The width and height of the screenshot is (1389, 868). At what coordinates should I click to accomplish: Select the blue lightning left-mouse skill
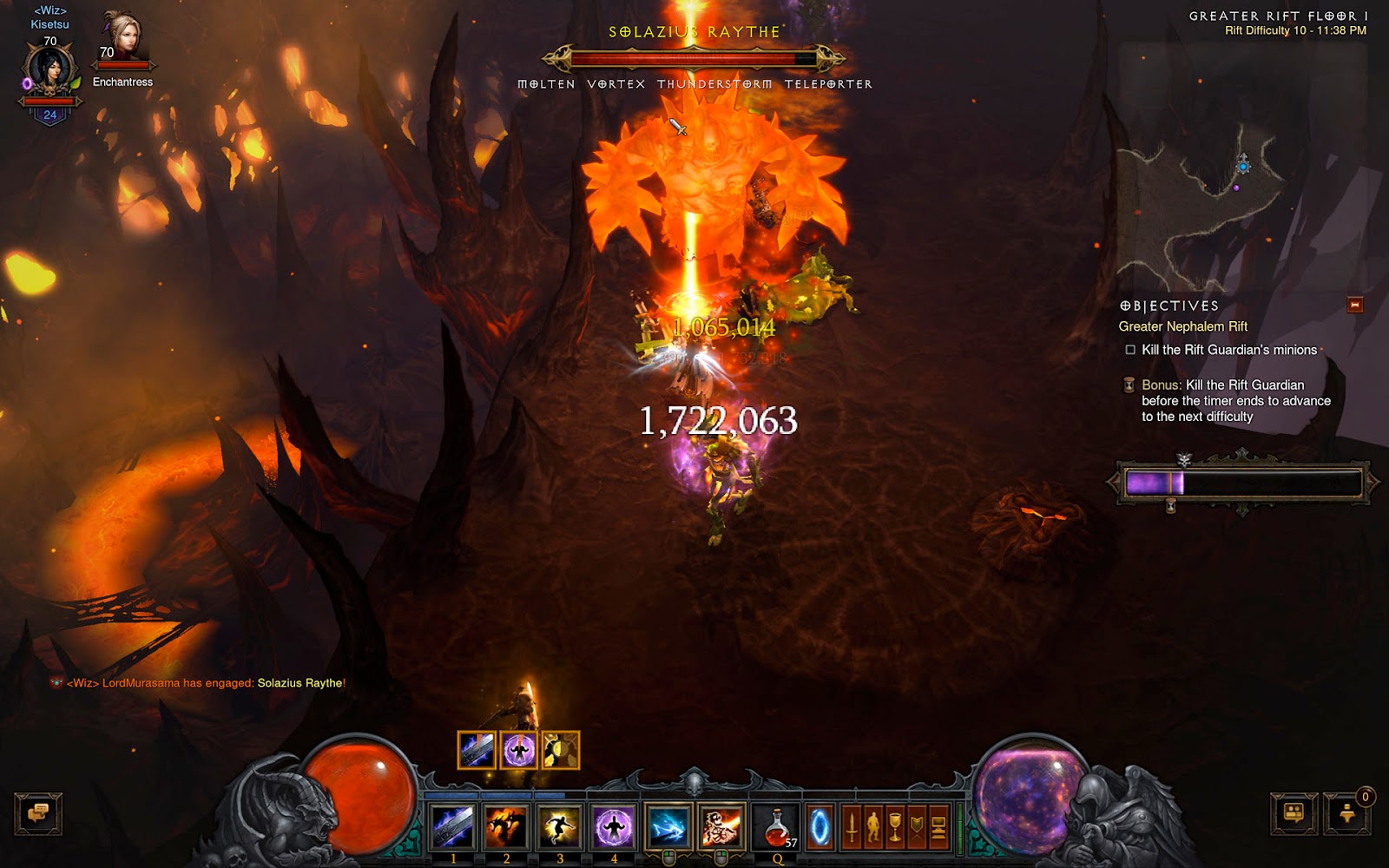point(668,826)
